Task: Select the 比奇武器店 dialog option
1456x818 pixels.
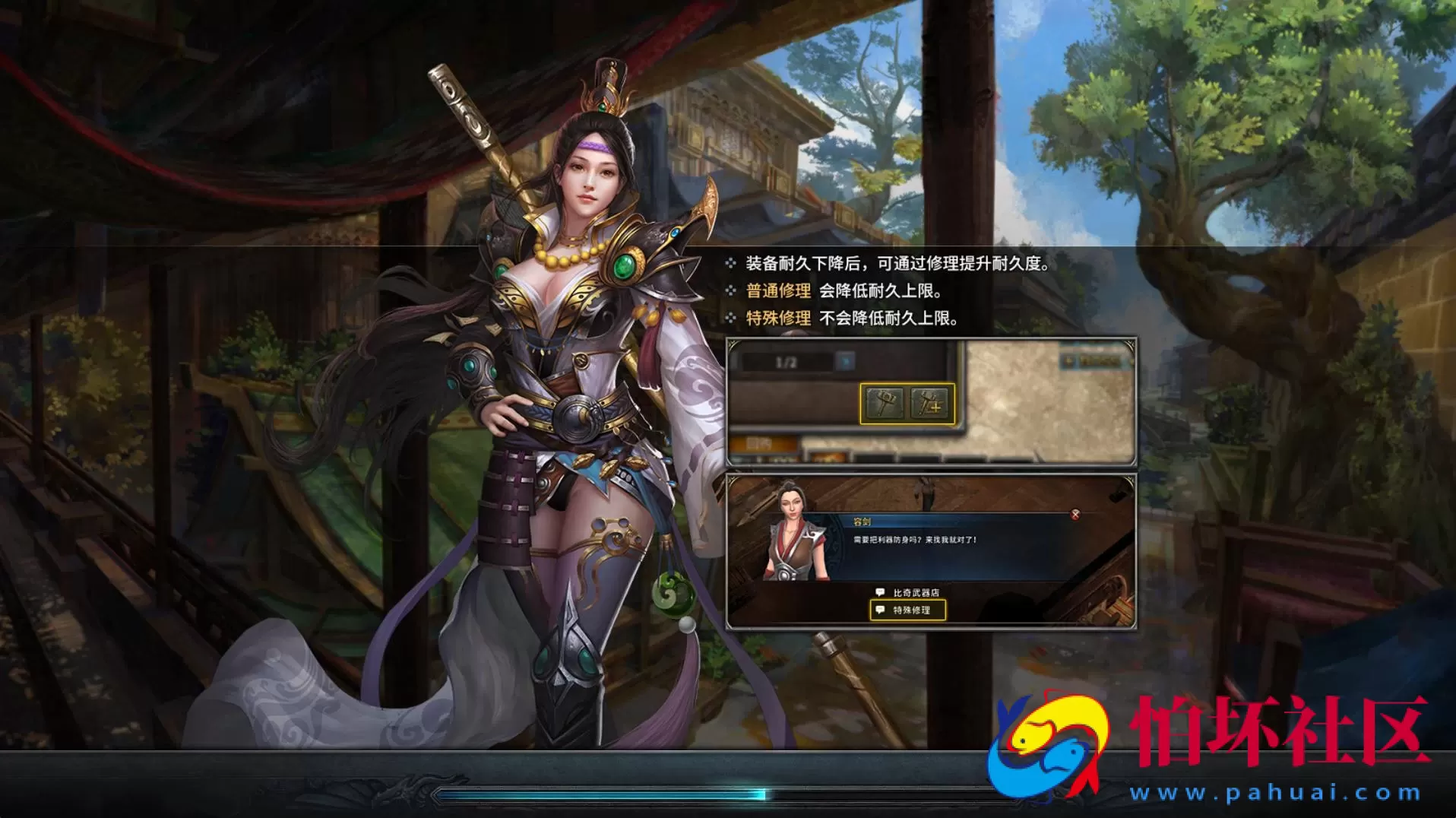Action: 917,591
